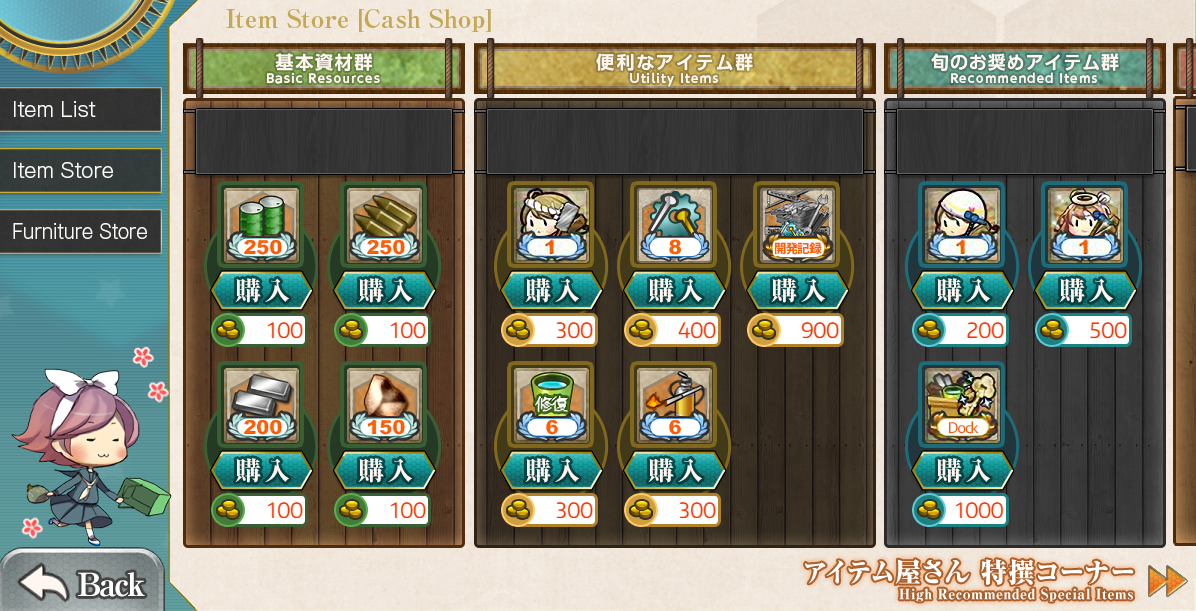The width and height of the screenshot is (1196, 611).
Task: Purchase the 200-coin recommended fairy item
Action: 962,291
